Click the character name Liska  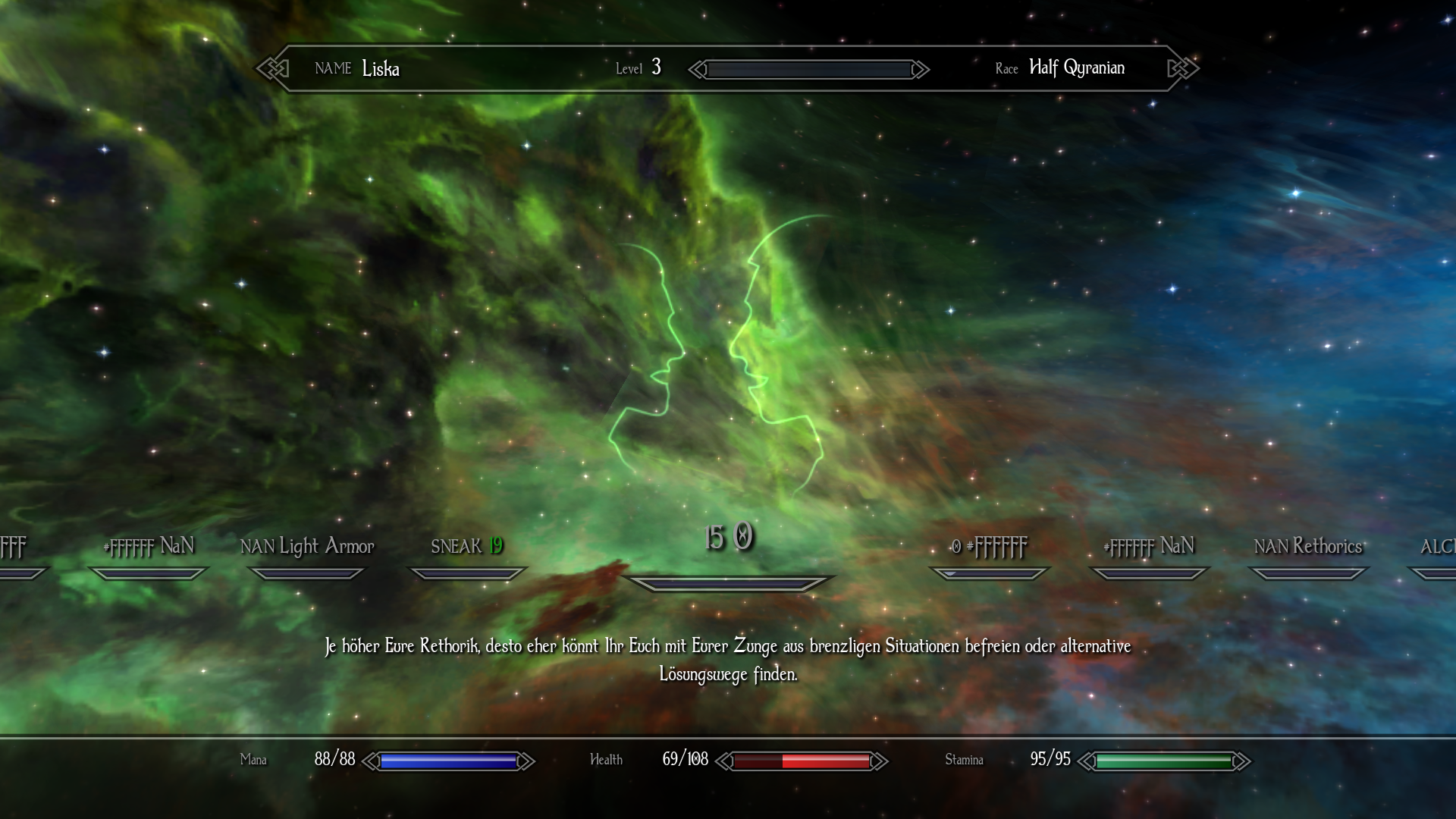point(381,69)
